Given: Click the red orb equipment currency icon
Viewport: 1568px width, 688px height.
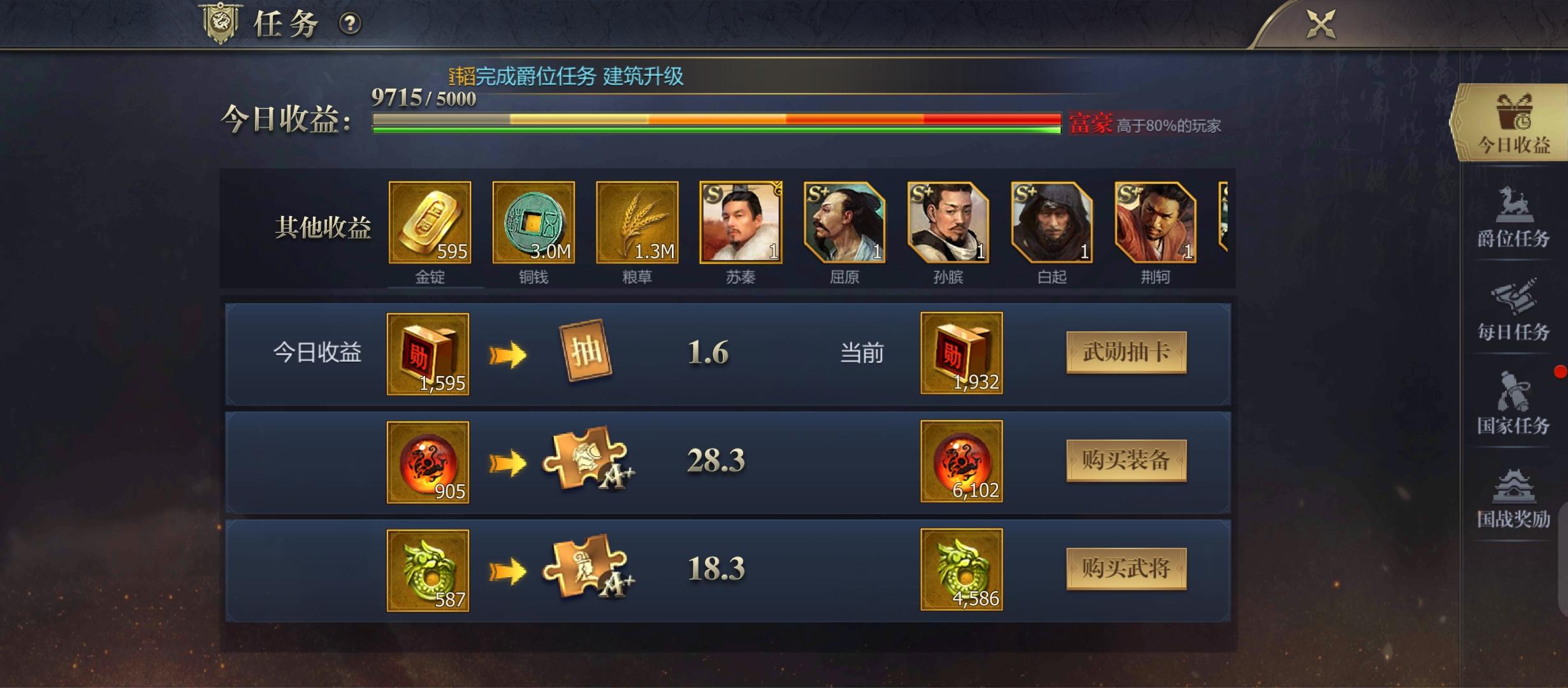Looking at the screenshot, I should point(427,462).
